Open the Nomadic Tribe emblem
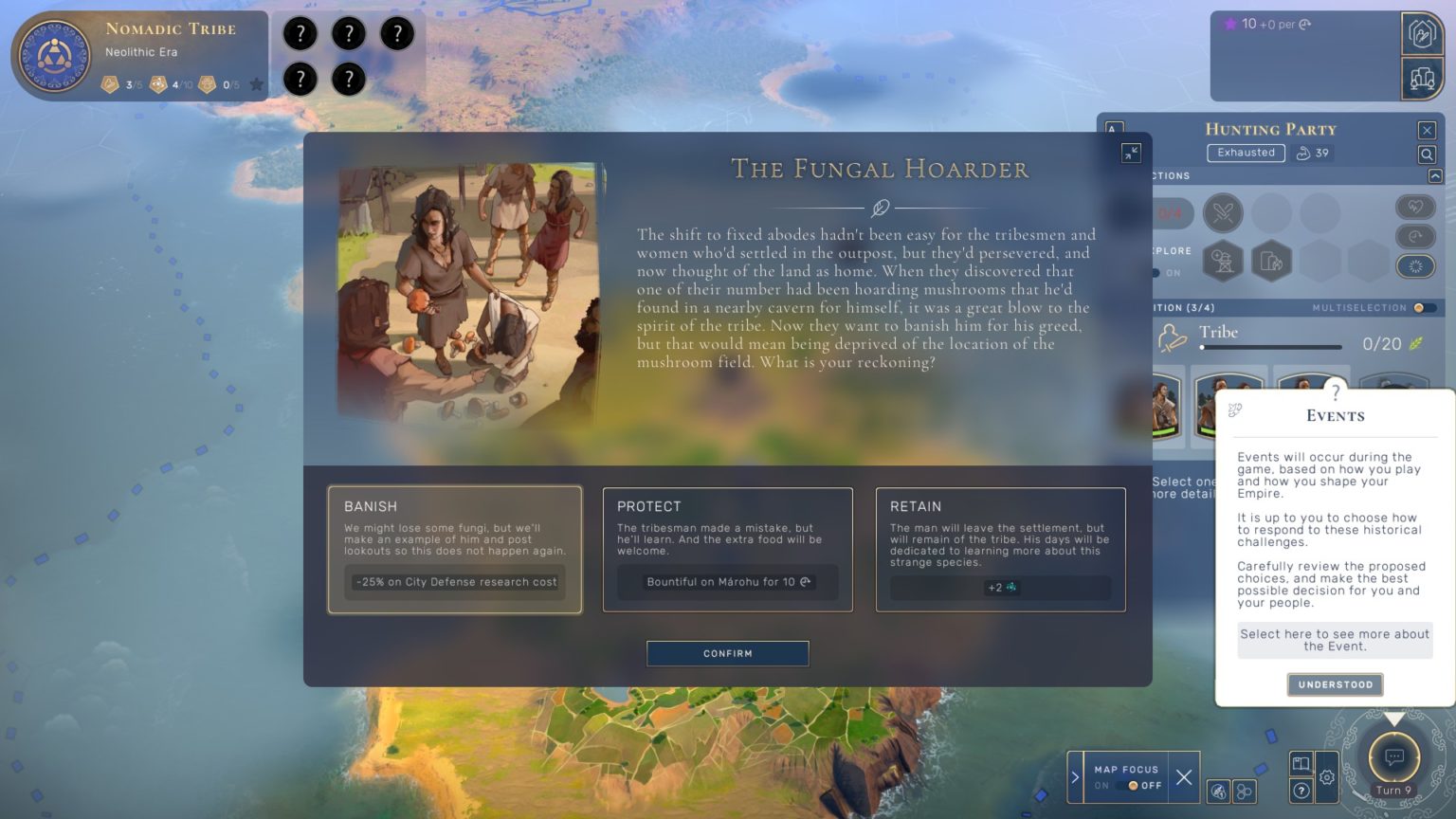The height and width of the screenshot is (819, 1456). coord(55,56)
